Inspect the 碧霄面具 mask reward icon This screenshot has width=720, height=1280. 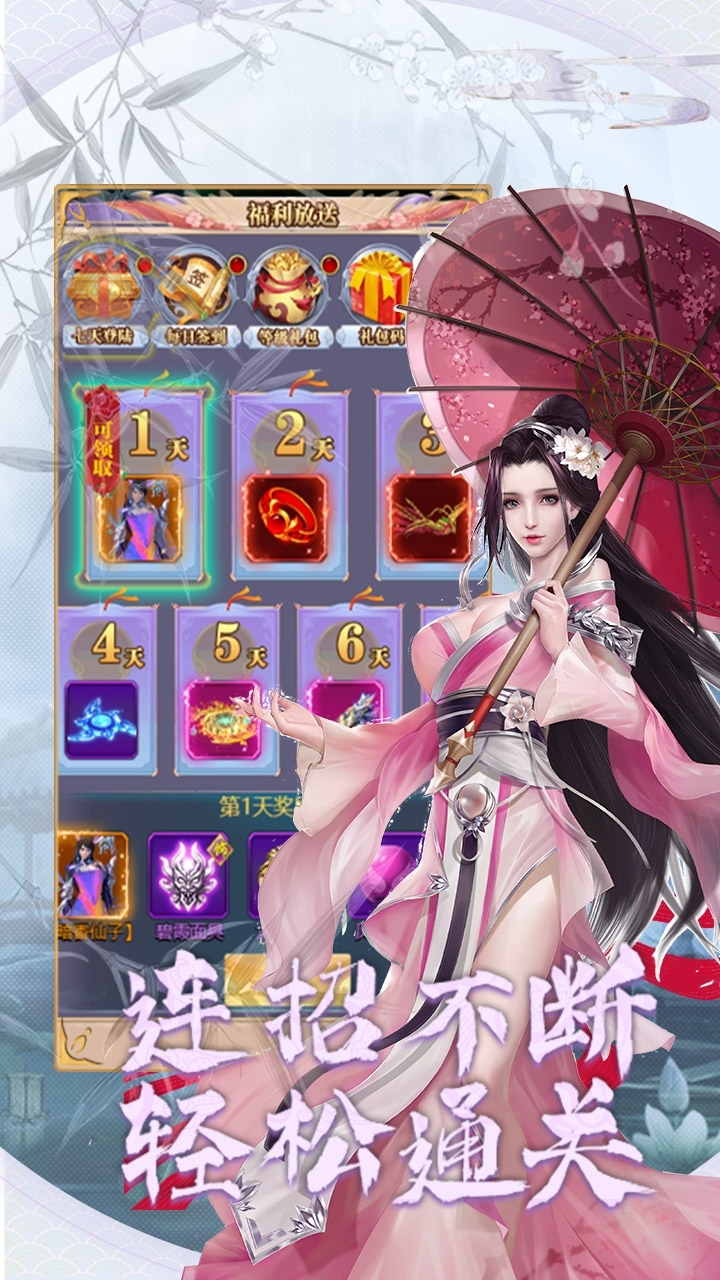[187, 877]
